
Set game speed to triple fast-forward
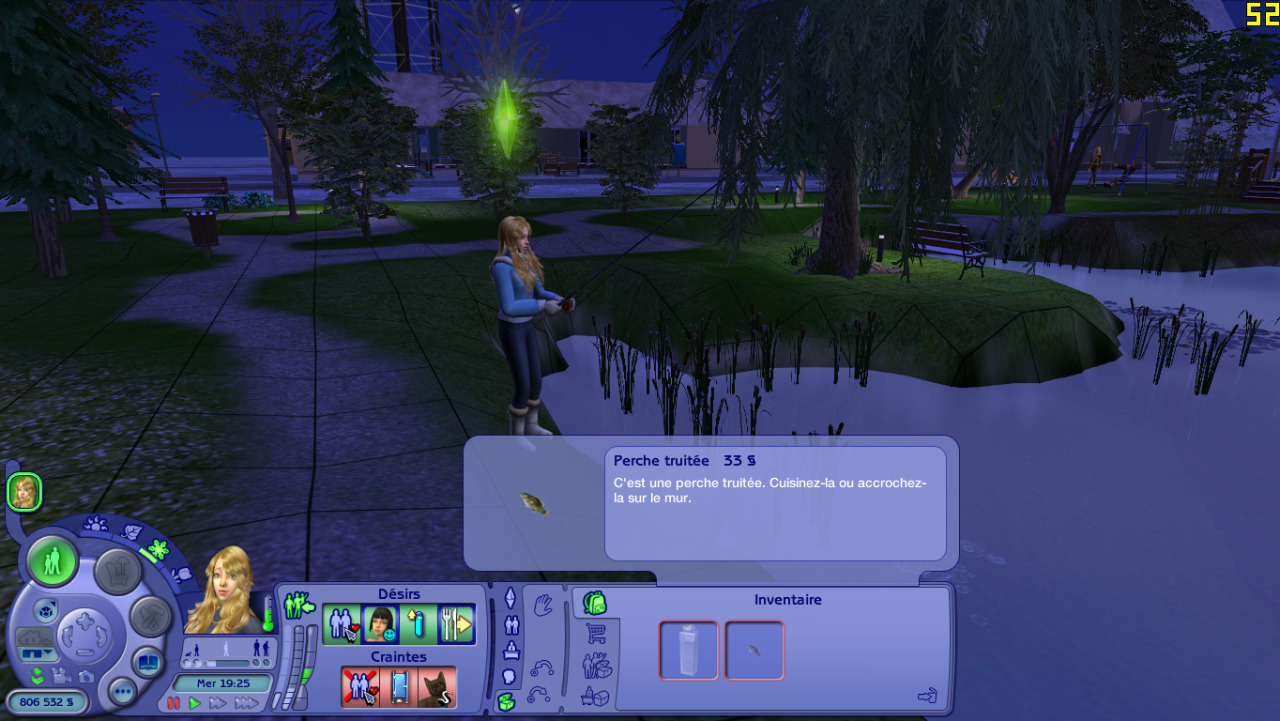pos(246,703)
